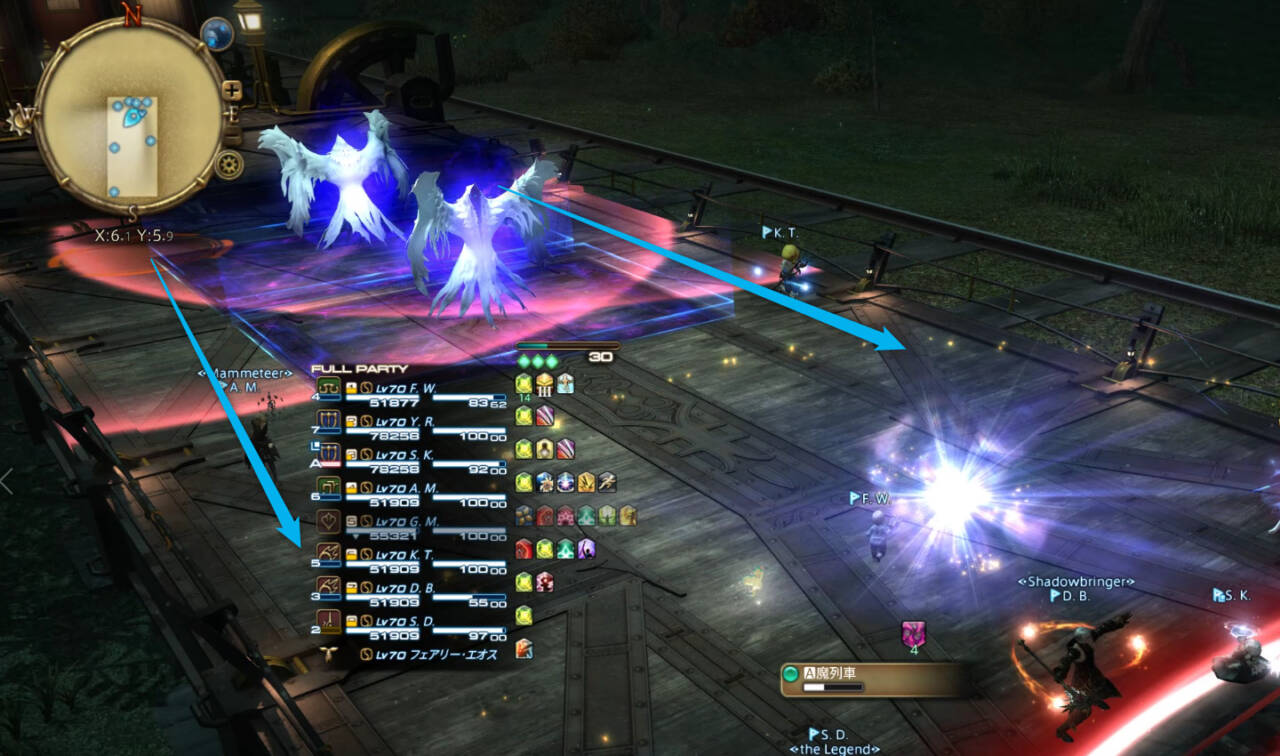Select the 魔列車 enemy target bar
Image resolution: width=1280 pixels, height=756 pixels.
pos(872,679)
